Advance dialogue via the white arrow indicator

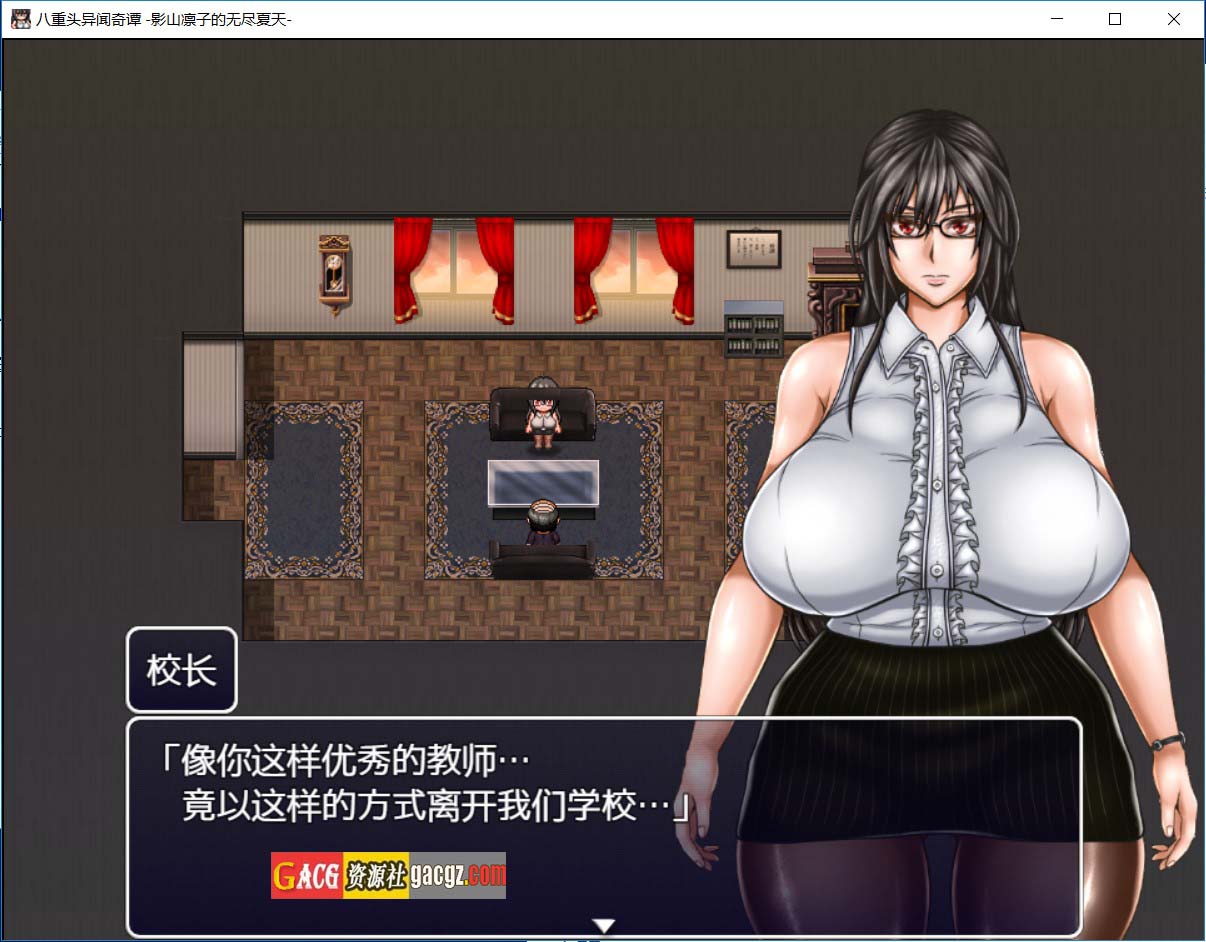(x=603, y=925)
